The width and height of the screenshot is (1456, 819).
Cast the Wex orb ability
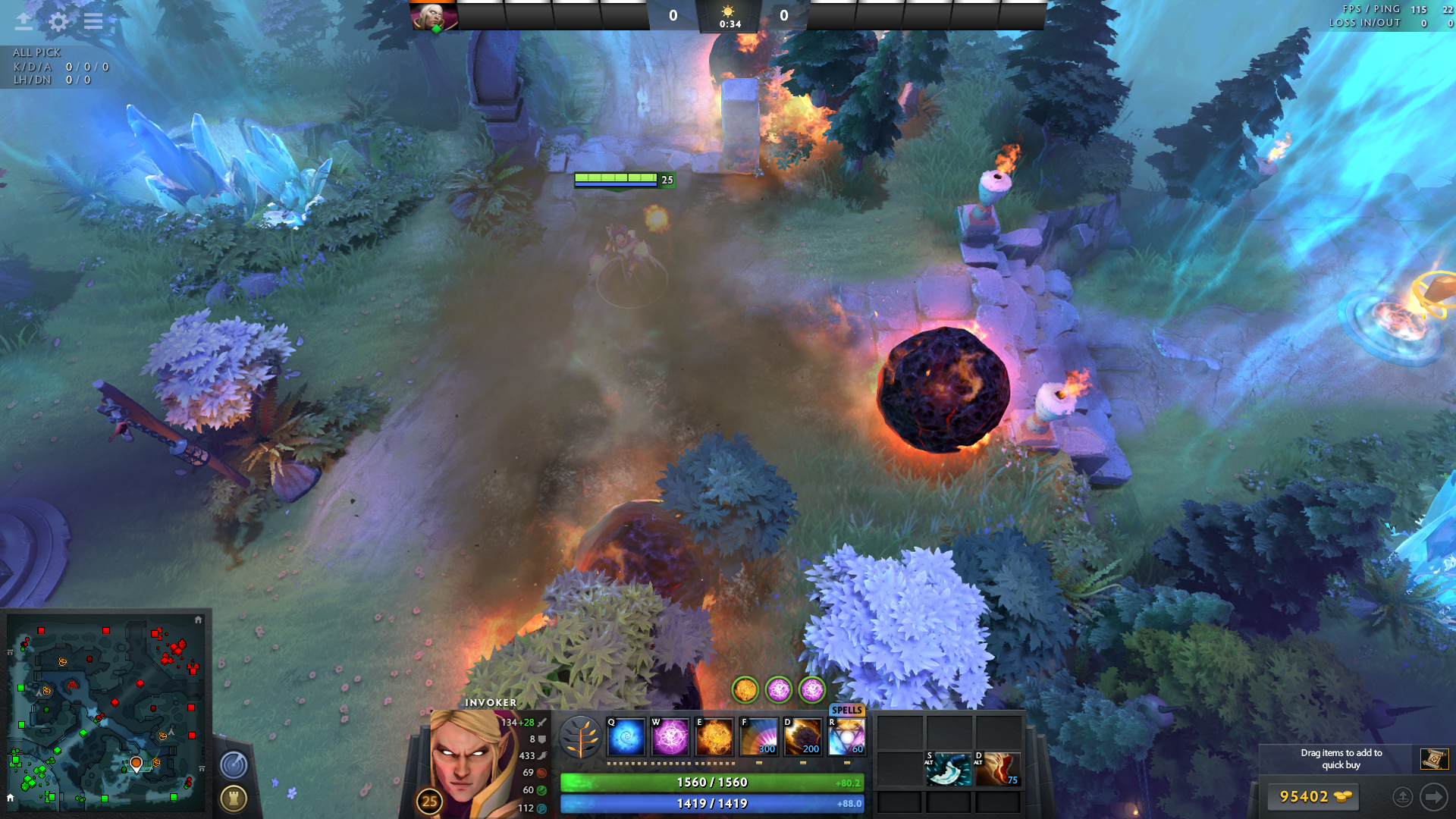click(x=670, y=737)
